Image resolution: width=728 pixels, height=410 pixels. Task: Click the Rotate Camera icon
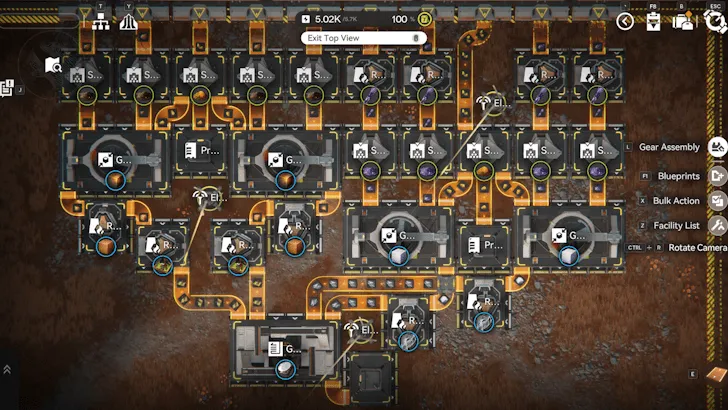tap(717, 248)
